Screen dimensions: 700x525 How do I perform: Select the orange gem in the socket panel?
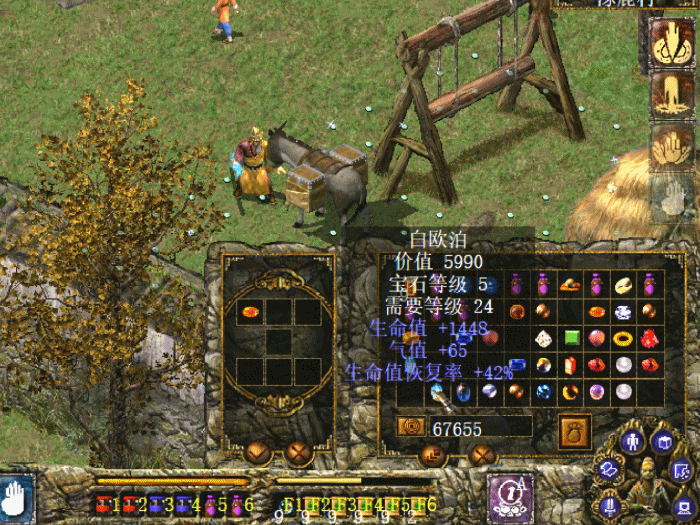click(252, 312)
